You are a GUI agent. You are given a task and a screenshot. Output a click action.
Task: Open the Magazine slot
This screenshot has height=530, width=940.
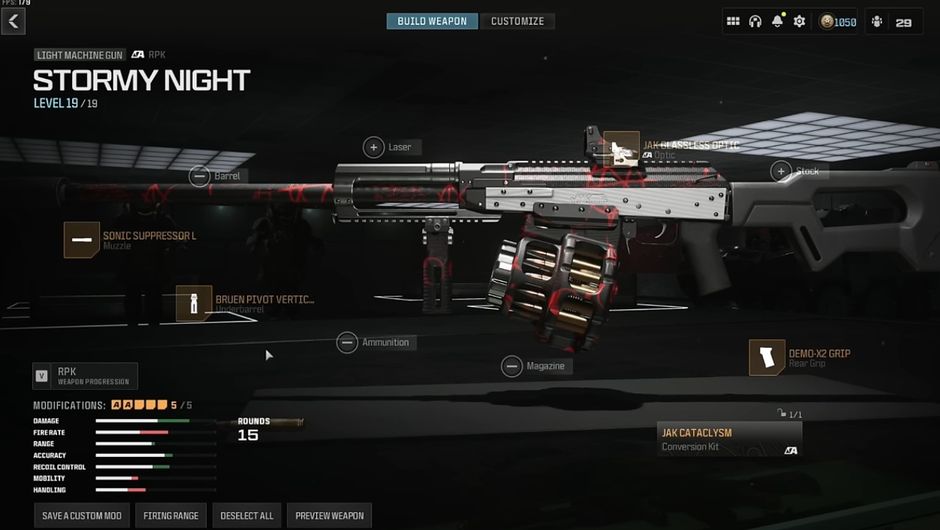[x=512, y=366]
